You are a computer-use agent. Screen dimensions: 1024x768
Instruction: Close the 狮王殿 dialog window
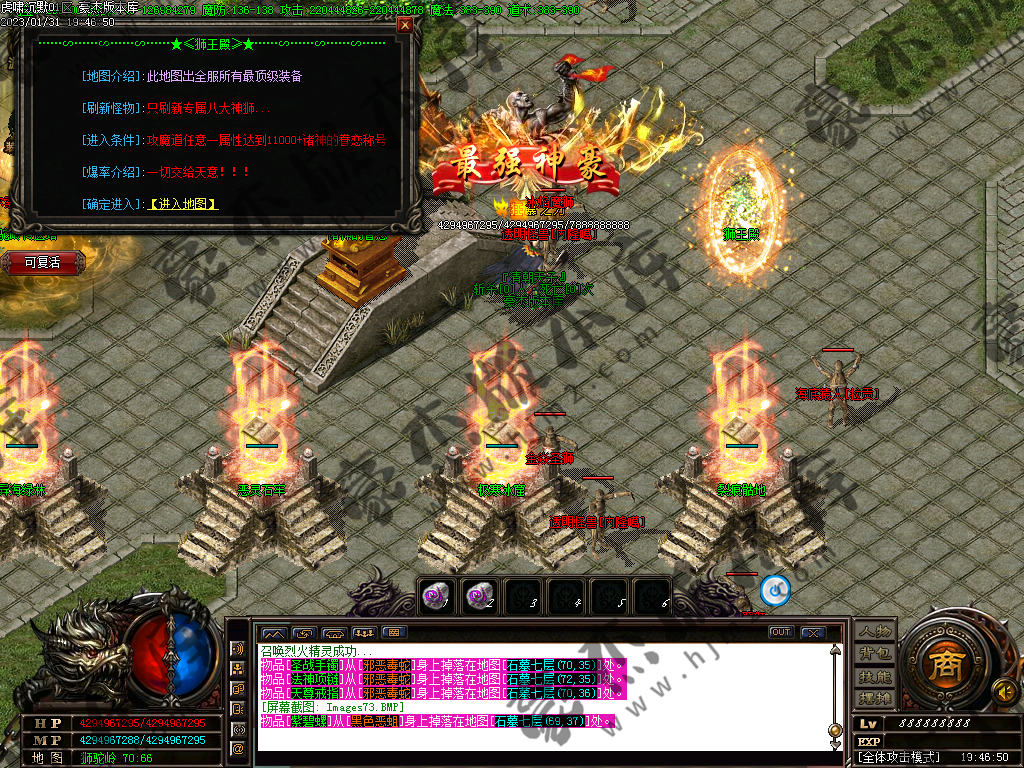pyautogui.click(x=404, y=26)
